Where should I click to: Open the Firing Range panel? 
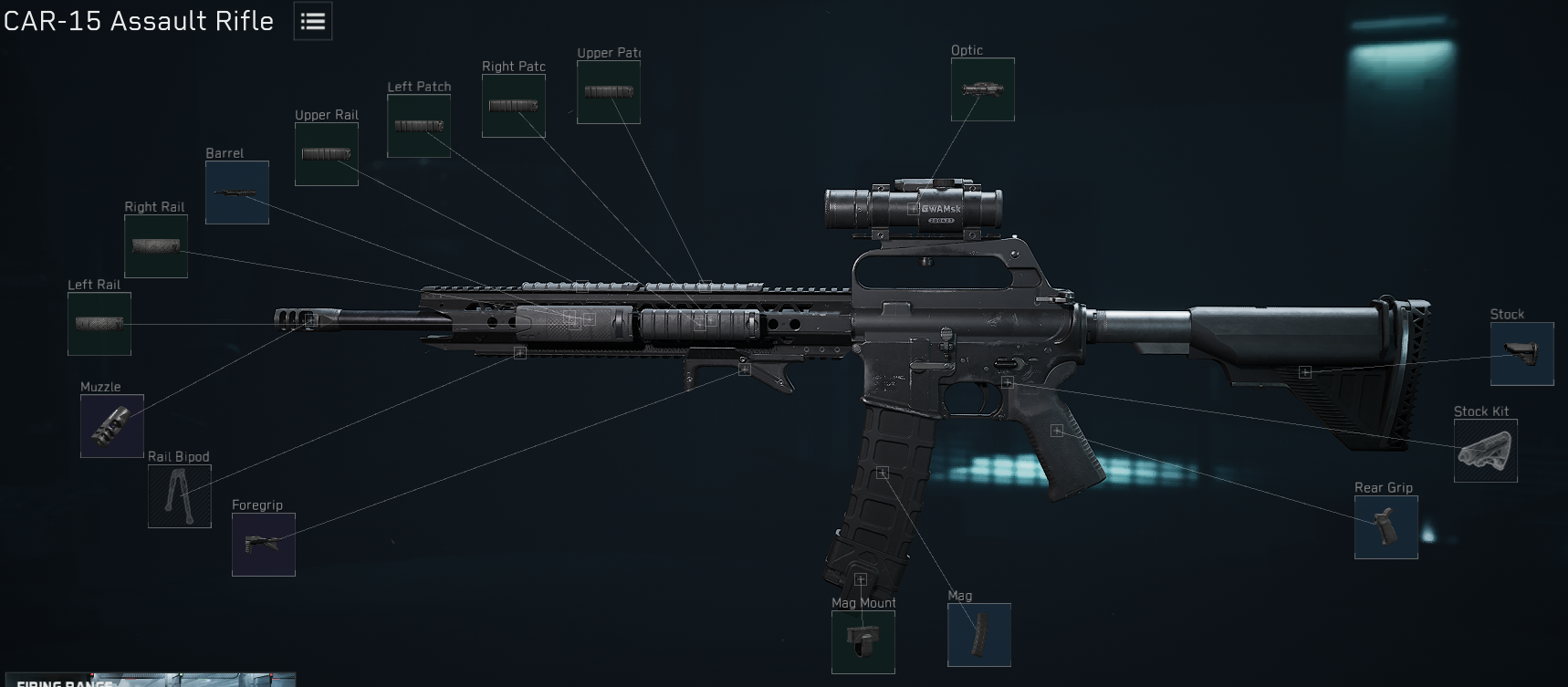point(148,680)
